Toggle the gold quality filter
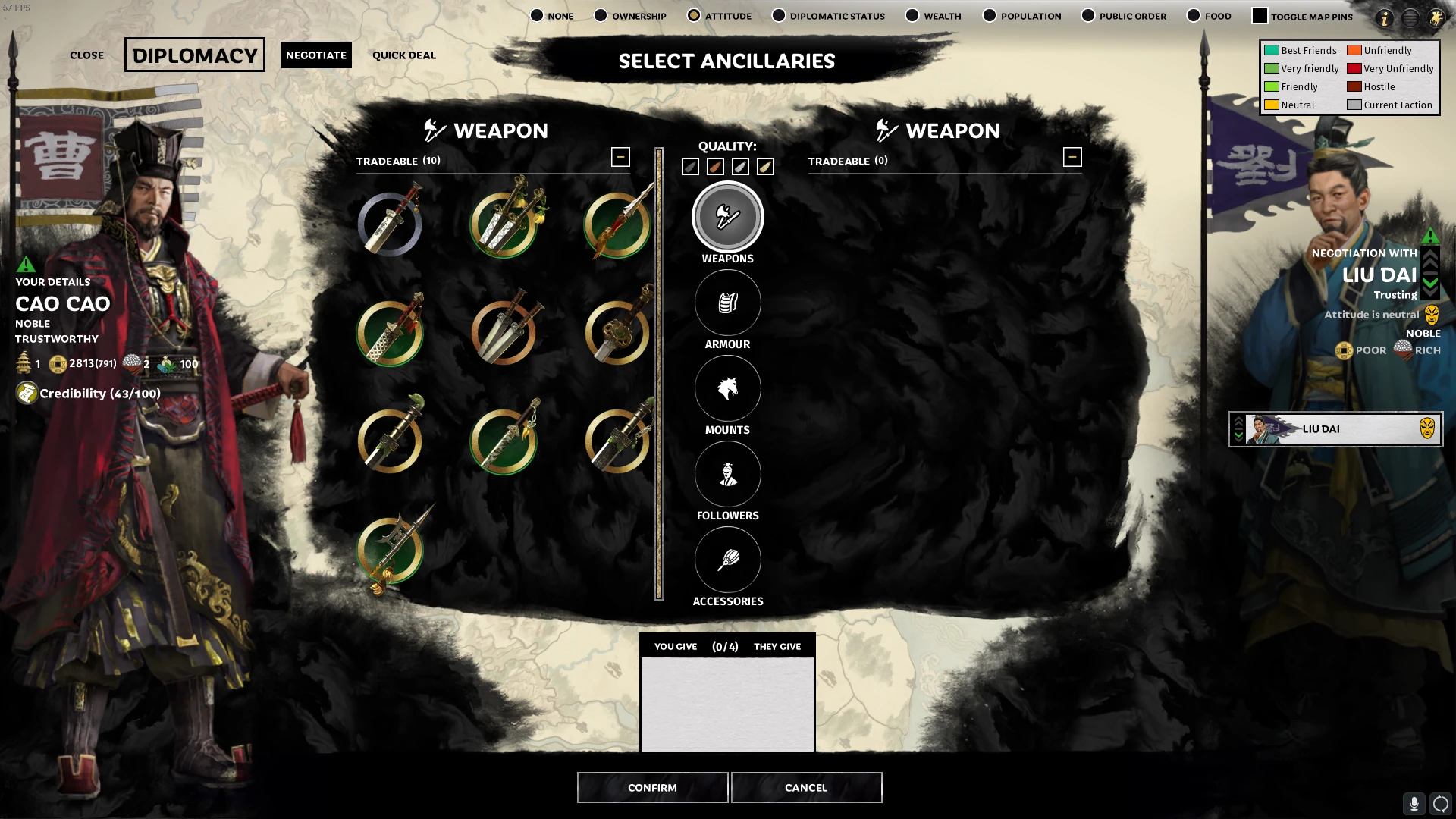Viewport: 1456px width, 819px height. [765, 167]
